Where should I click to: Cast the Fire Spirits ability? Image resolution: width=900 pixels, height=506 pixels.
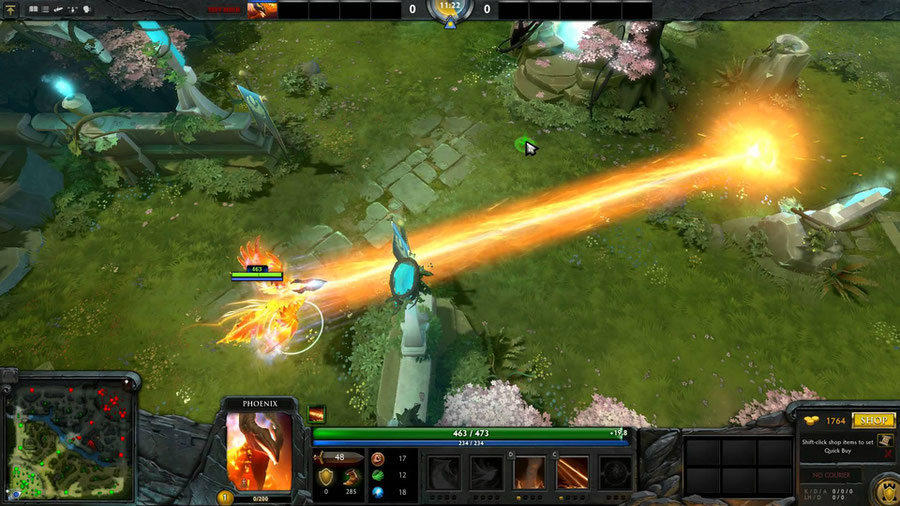click(486, 472)
